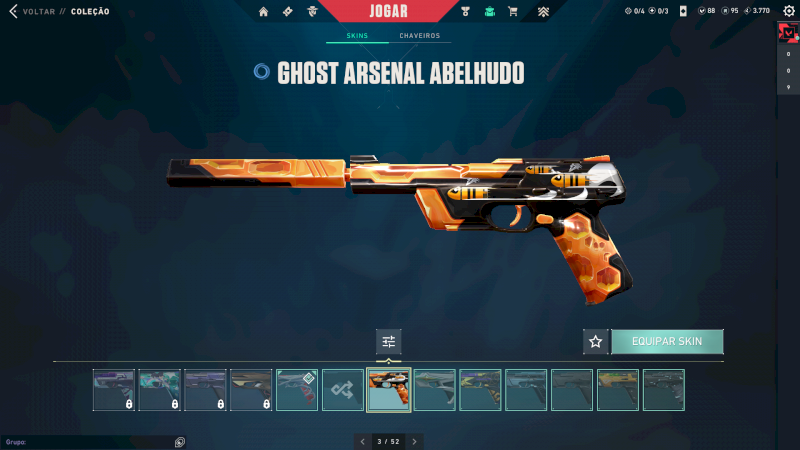
Task: Open the home icon in top navigation
Action: coord(264,12)
